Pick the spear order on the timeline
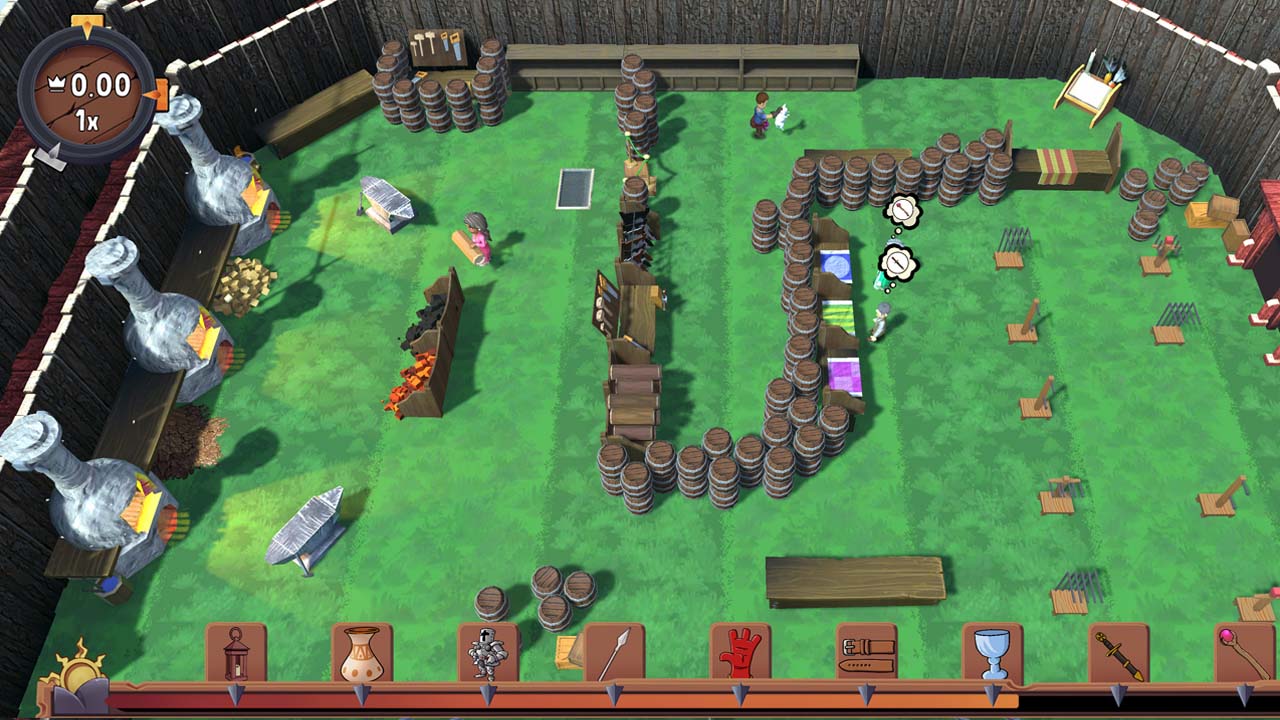This screenshot has width=1280, height=720. pos(614,653)
